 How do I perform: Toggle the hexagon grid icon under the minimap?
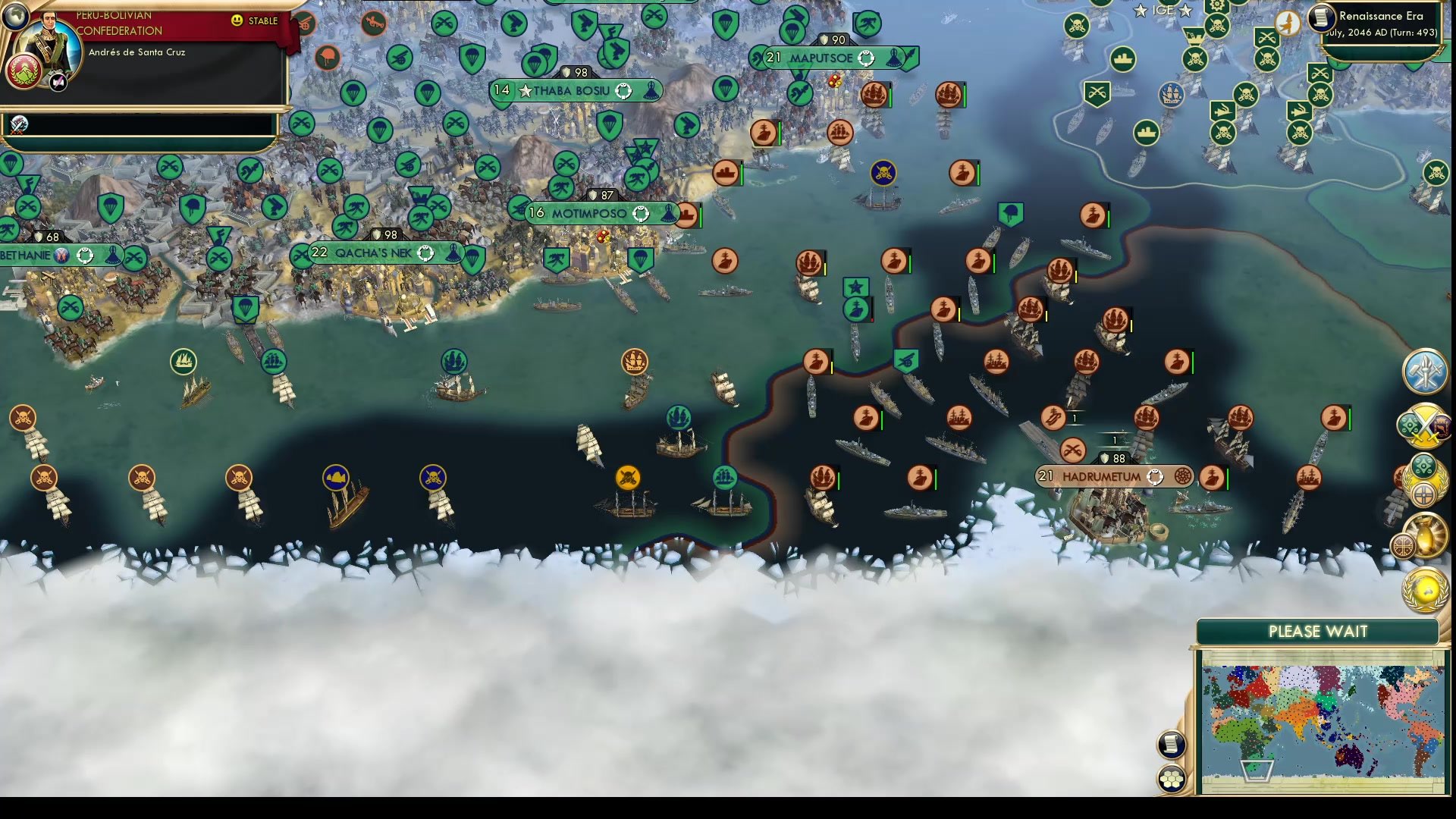(1172, 777)
